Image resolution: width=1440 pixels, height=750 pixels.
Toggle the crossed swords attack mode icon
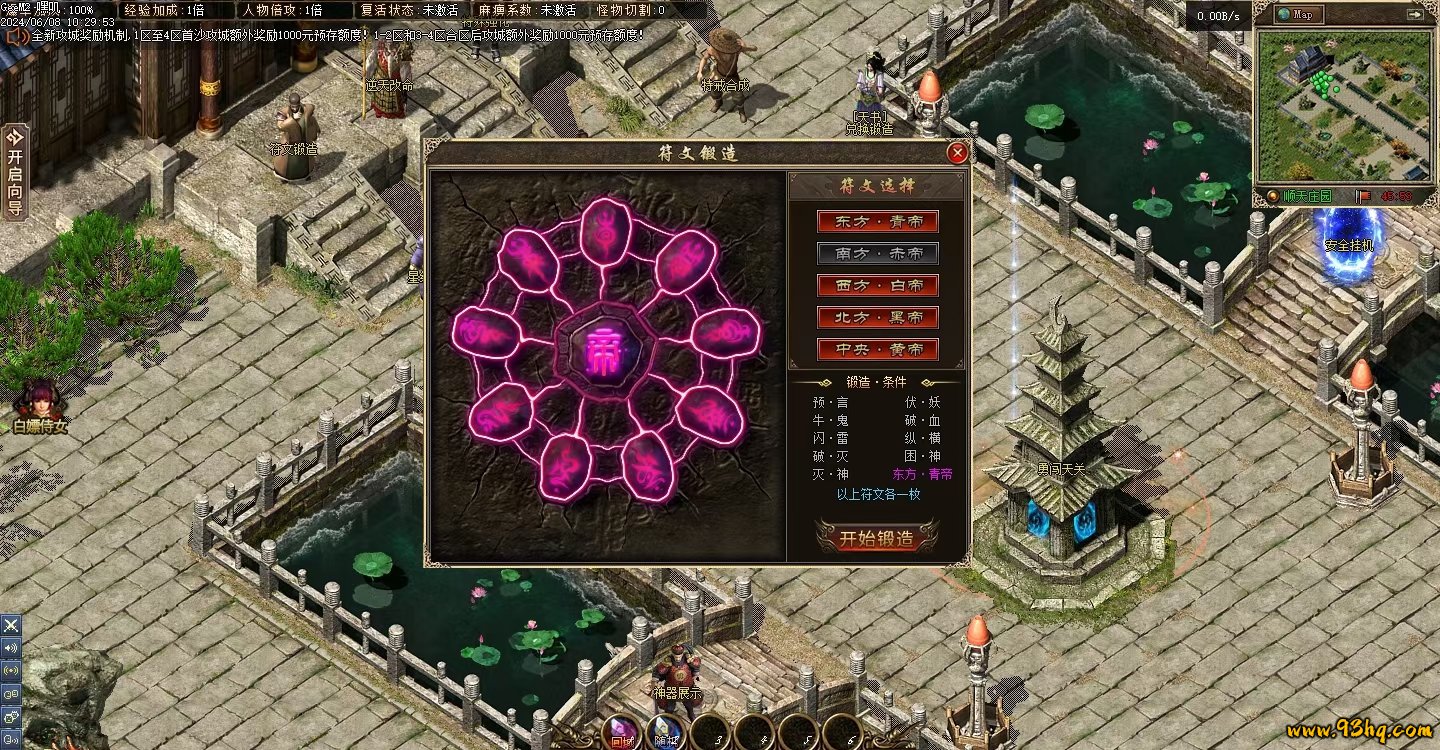pyautogui.click(x=11, y=625)
